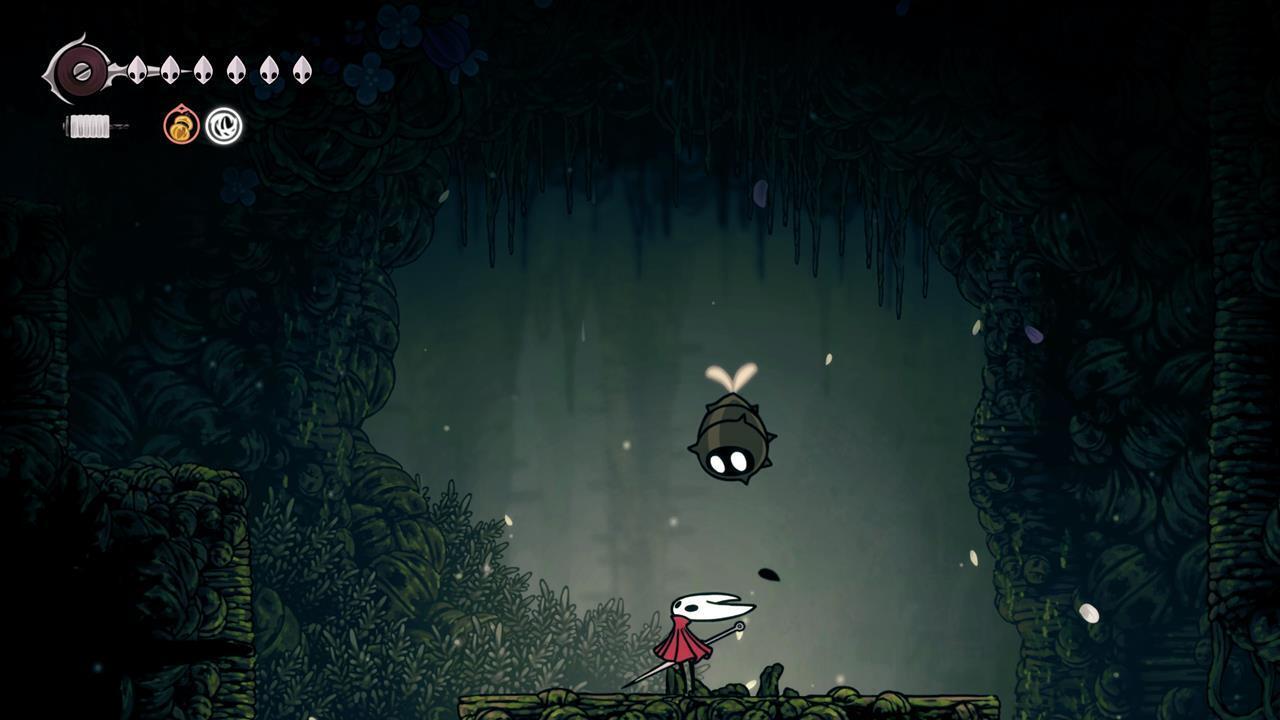Select the last health mask in the row
The image size is (1280, 720).
[302, 70]
